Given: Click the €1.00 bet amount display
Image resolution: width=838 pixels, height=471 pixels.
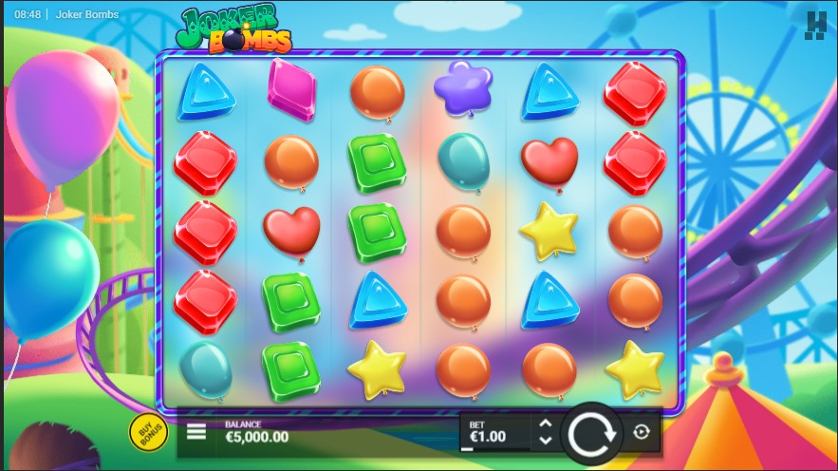Looking at the screenshot, I should (488, 436).
